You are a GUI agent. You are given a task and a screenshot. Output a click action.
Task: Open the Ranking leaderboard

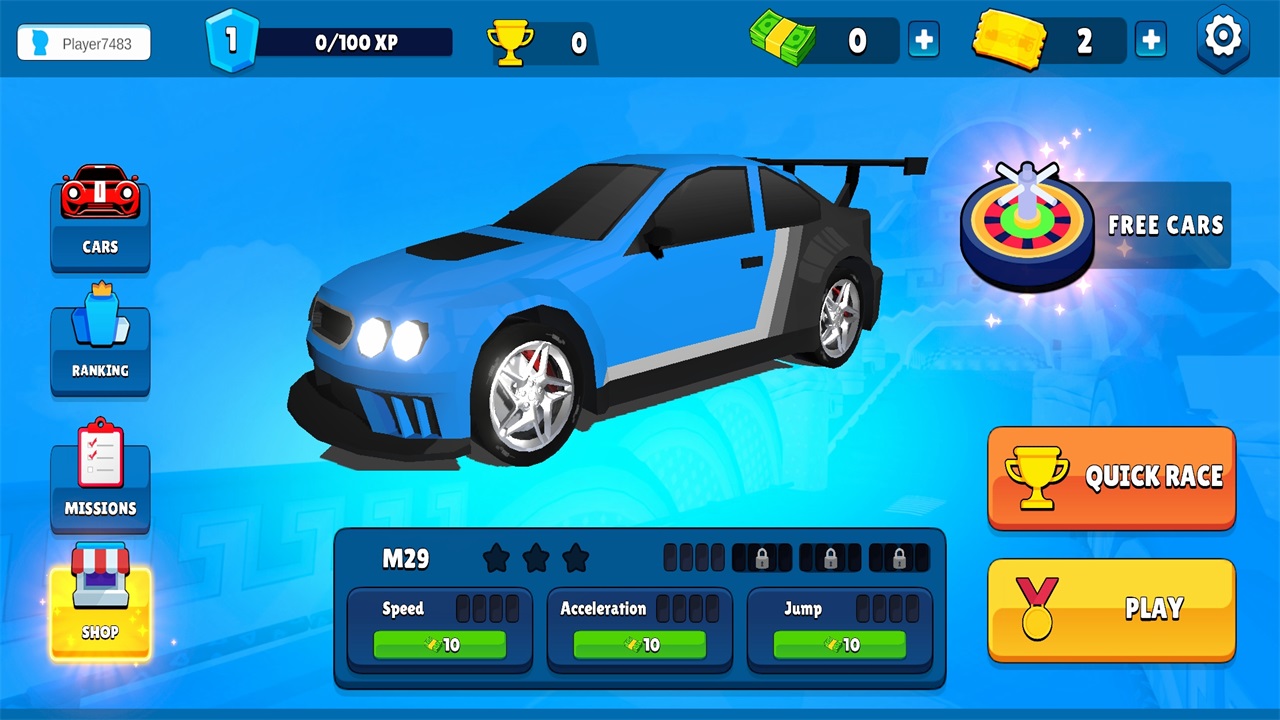[100, 342]
